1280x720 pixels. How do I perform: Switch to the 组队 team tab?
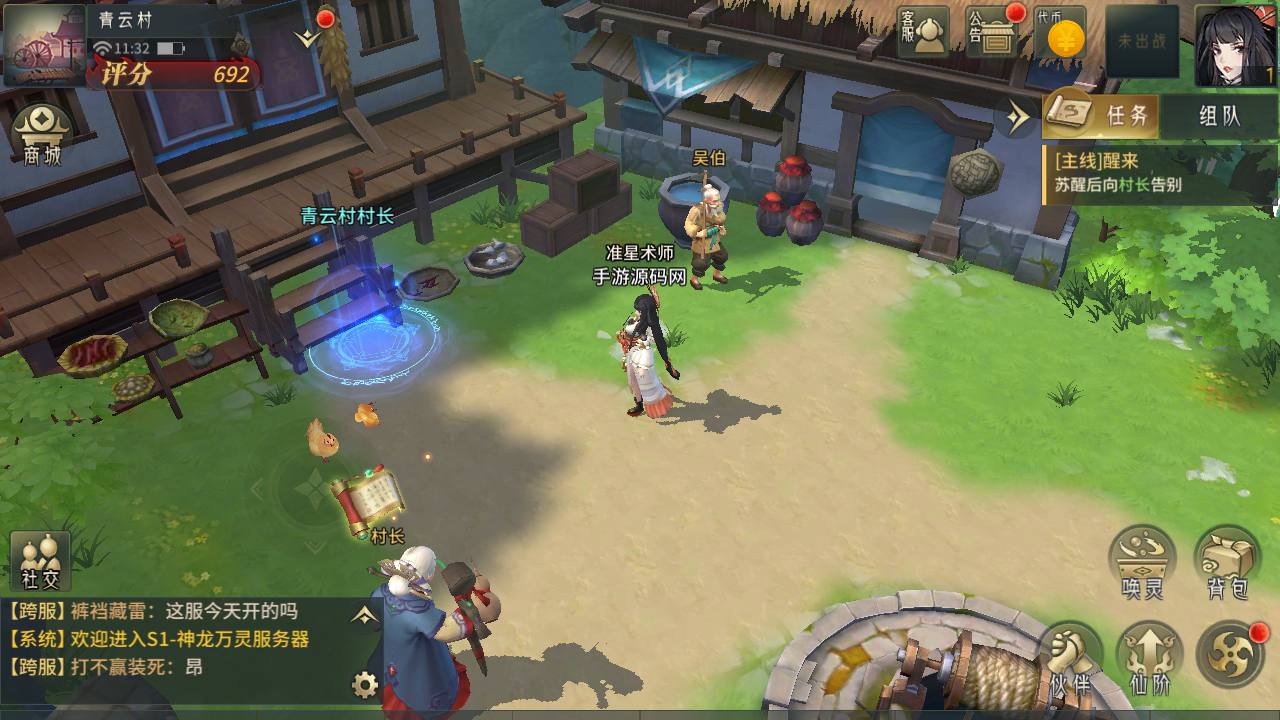1219,116
